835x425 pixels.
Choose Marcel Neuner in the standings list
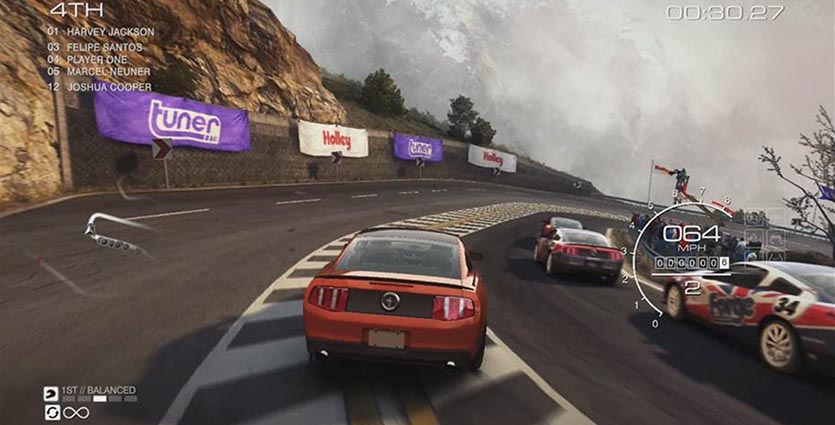[x=99, y=72]
